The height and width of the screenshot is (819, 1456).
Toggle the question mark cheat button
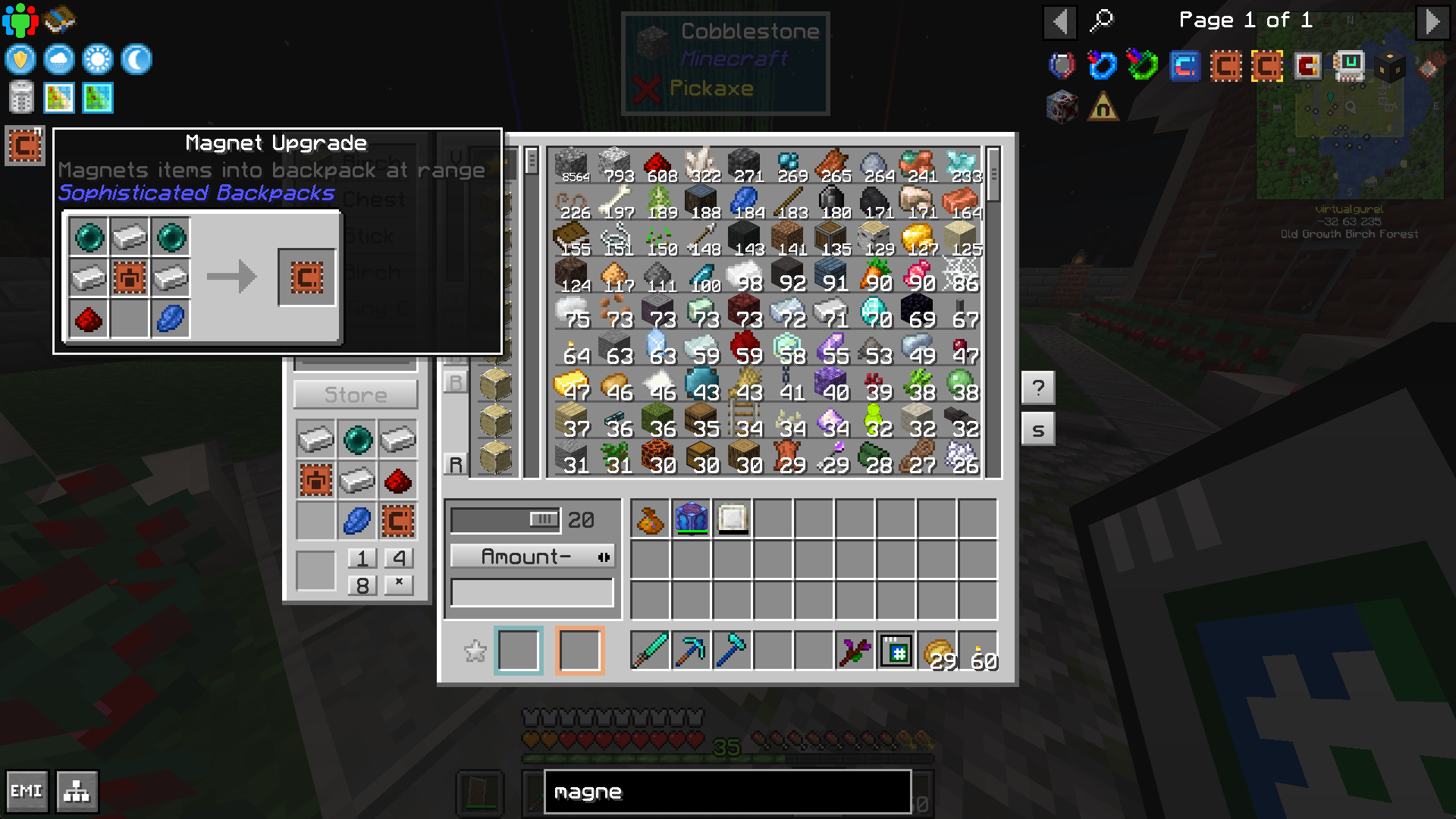pos(1038,388)
